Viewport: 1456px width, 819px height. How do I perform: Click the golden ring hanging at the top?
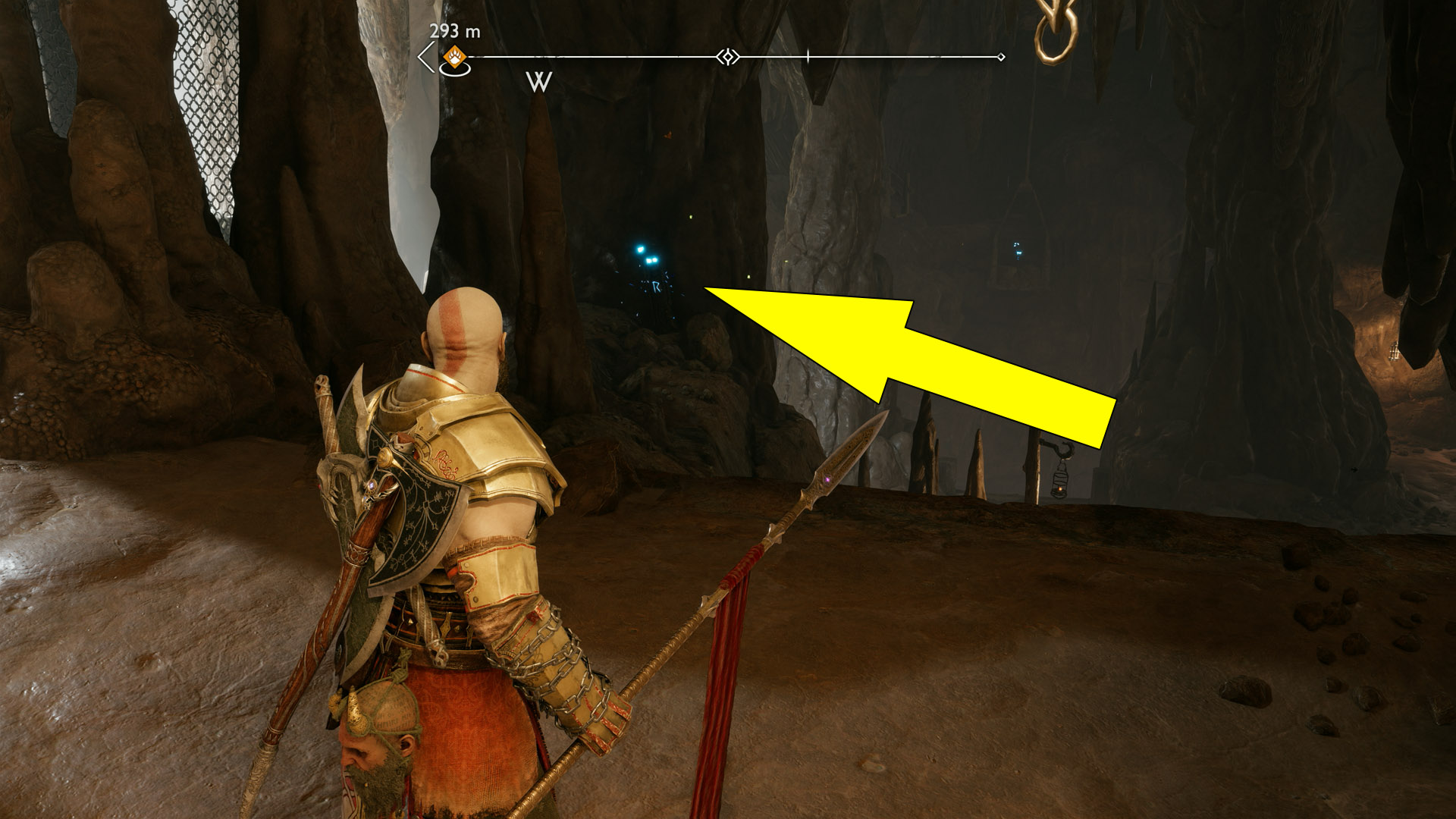point(1056,34)
